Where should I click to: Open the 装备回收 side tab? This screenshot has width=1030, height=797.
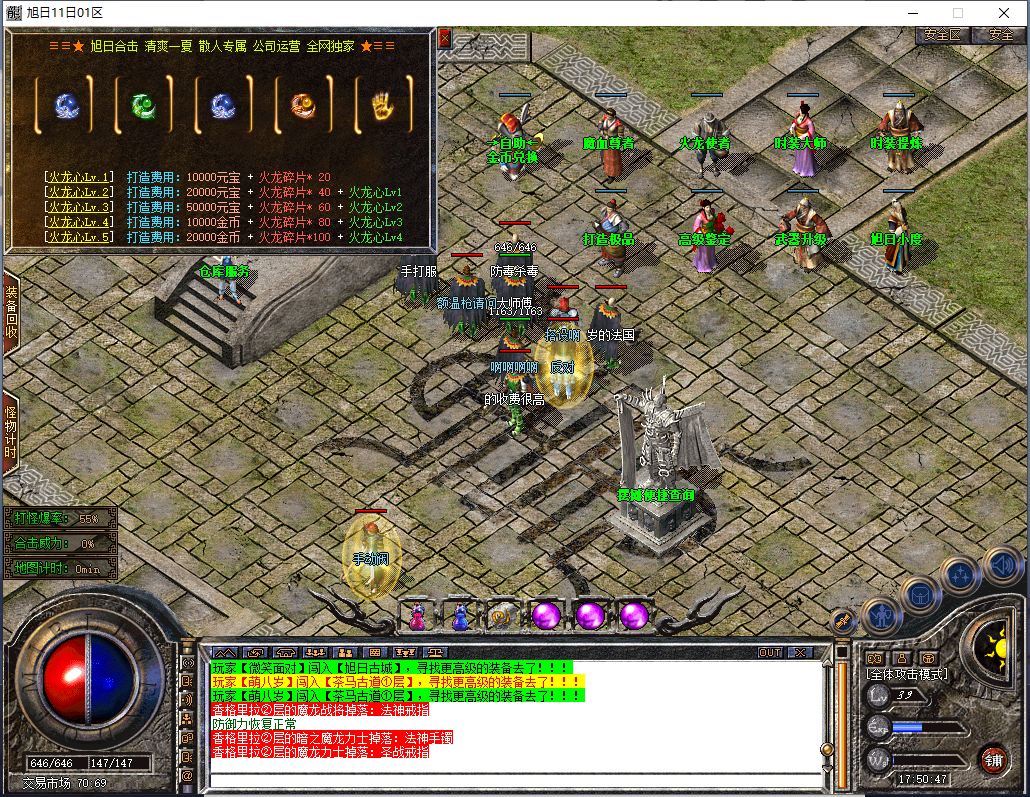11,312
